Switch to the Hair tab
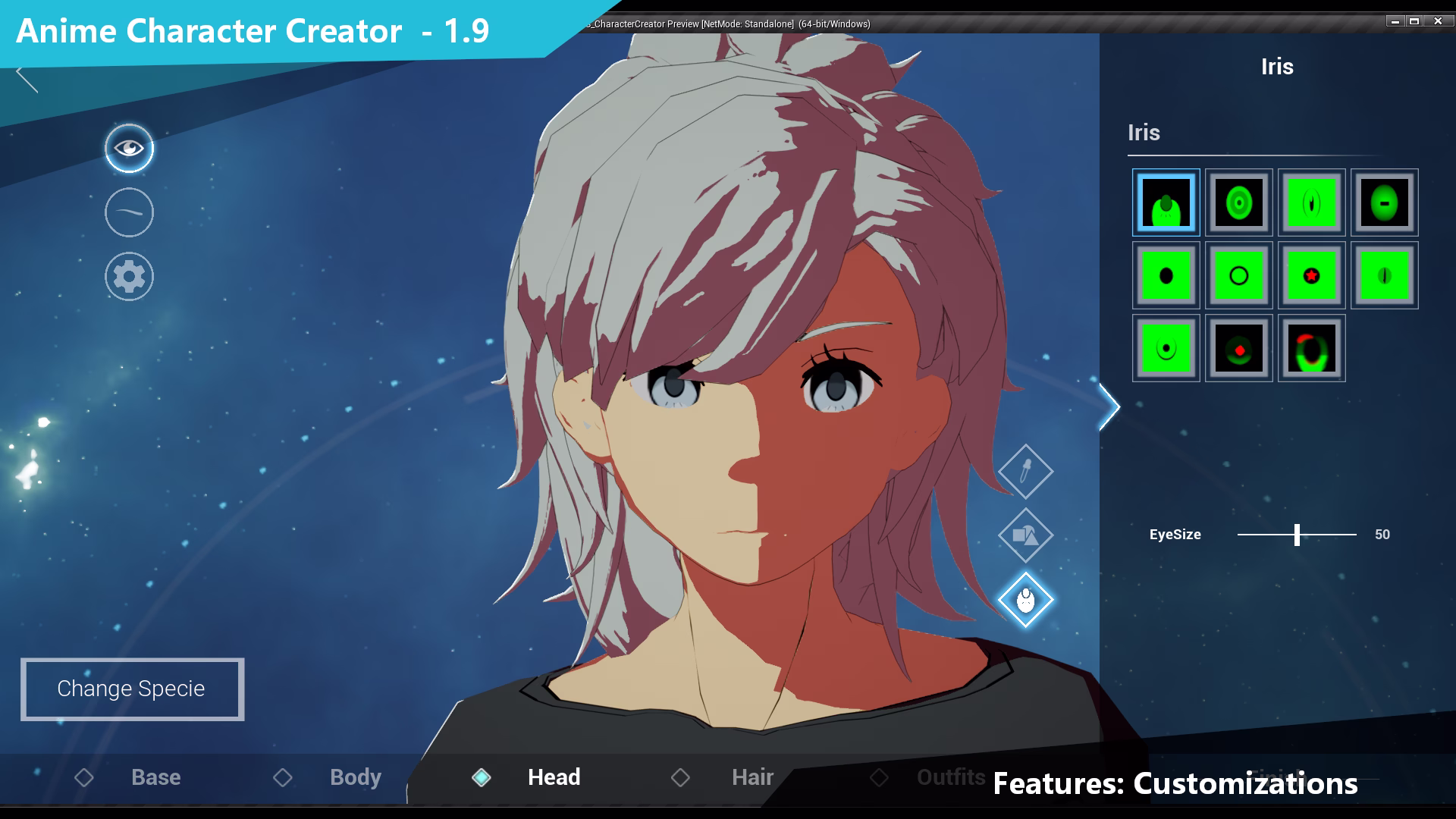This screenshot has width=1456, height=819. tap(752, 777)
